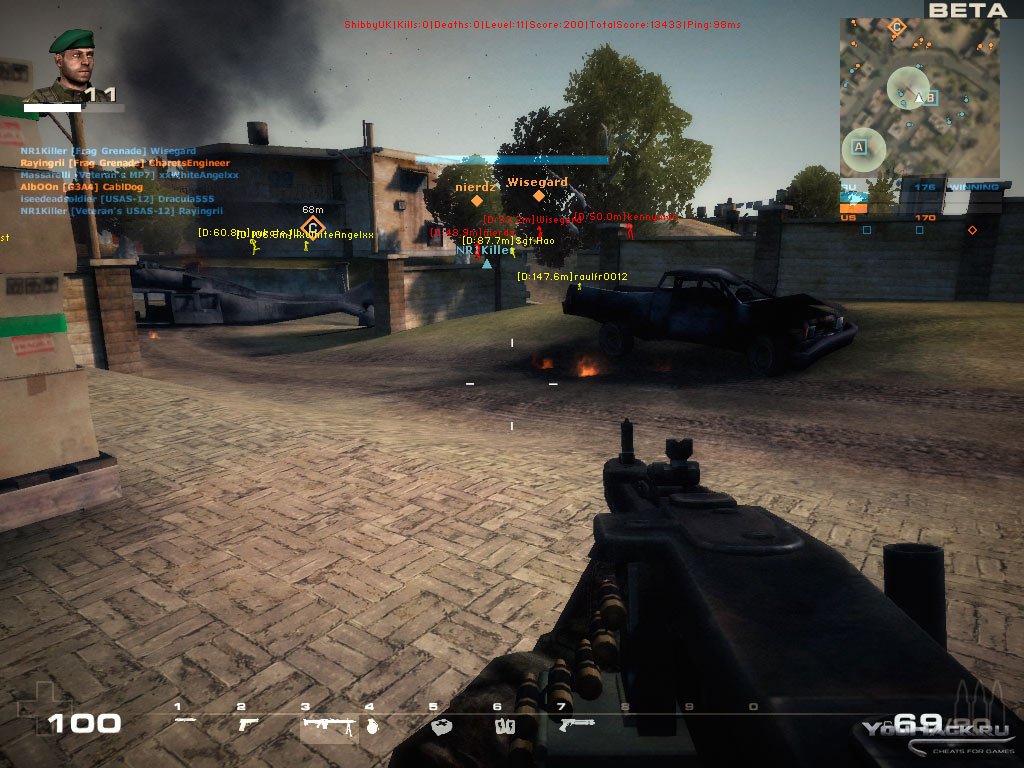Select control point A on the minimap
Image resolution: width=1024 pixels, height=768 pixels.
(858, 147)
